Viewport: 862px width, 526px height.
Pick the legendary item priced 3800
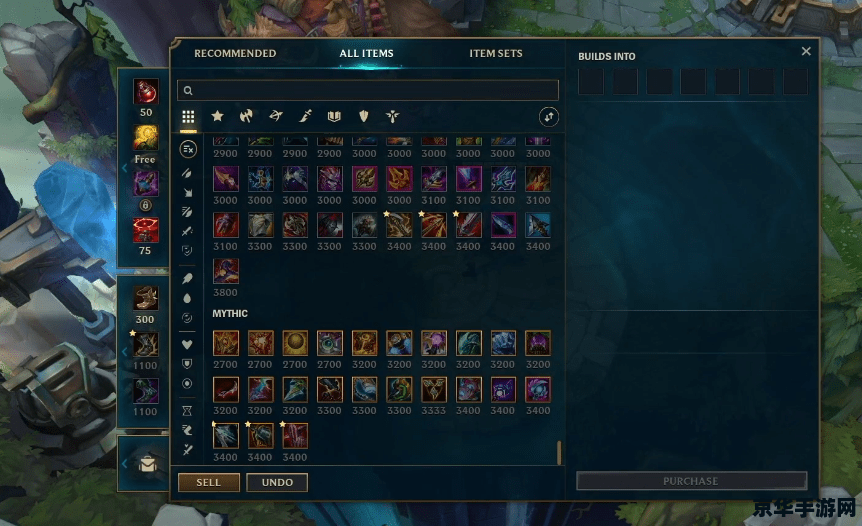[226, 270]
